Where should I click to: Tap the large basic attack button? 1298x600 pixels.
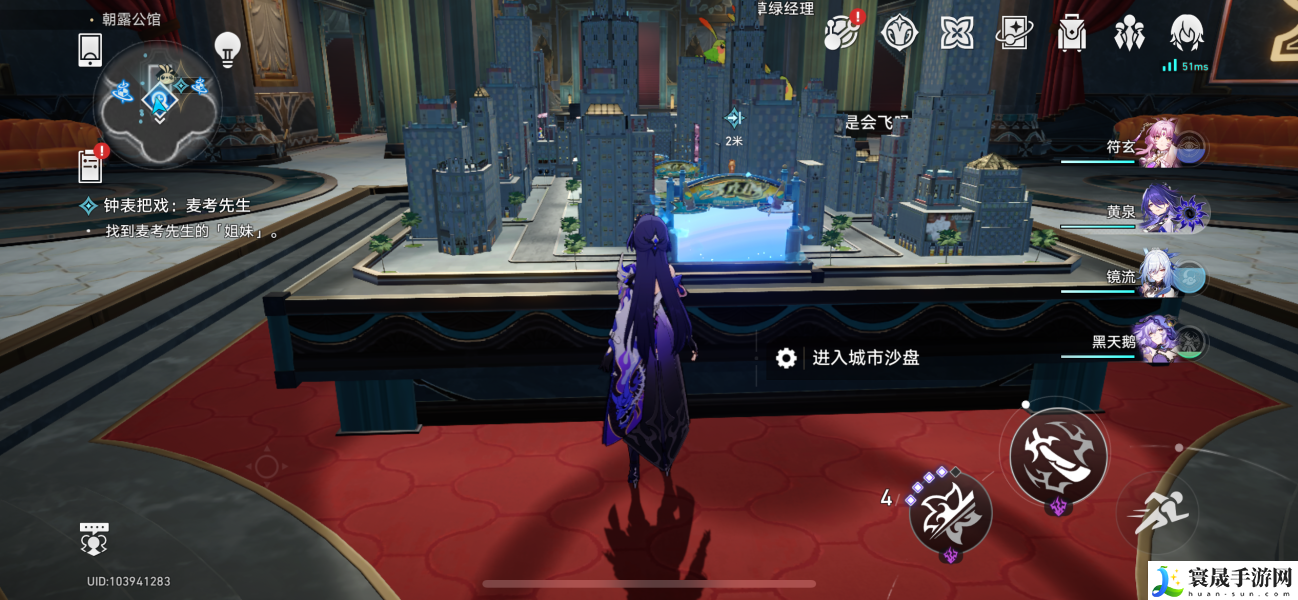1058,455
